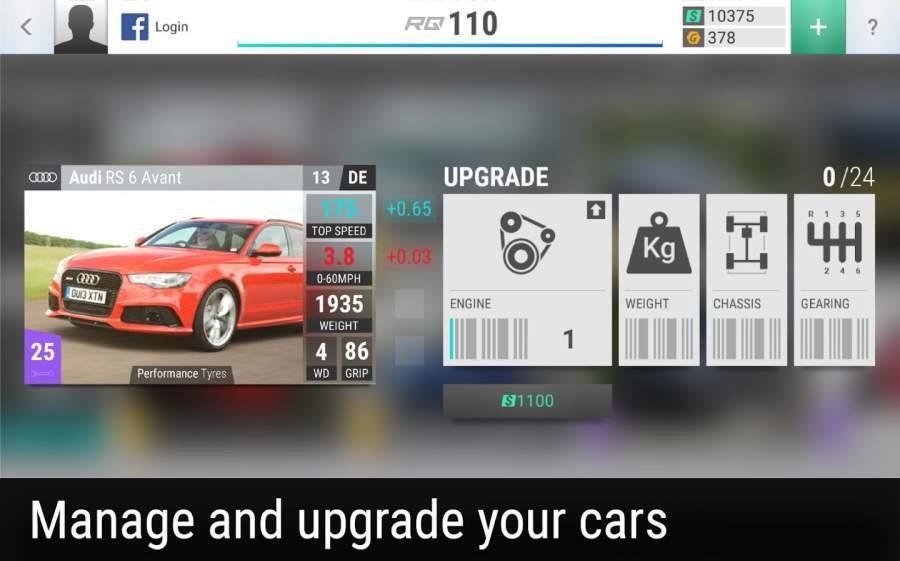
Task: Select the Chassis upgrade tile
Action: [746, 279]
